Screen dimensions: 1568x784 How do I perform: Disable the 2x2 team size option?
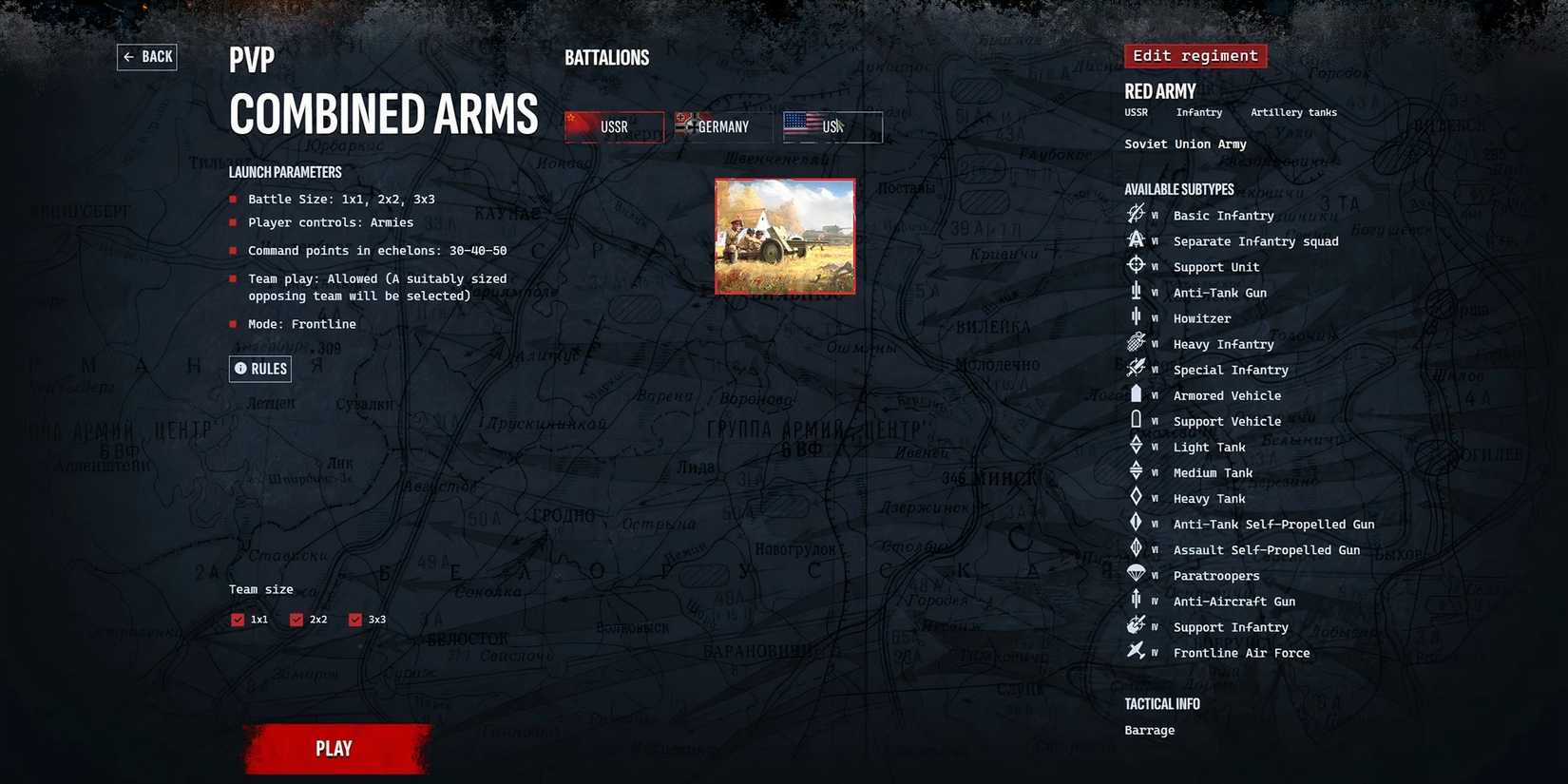[x=297, y=619]
